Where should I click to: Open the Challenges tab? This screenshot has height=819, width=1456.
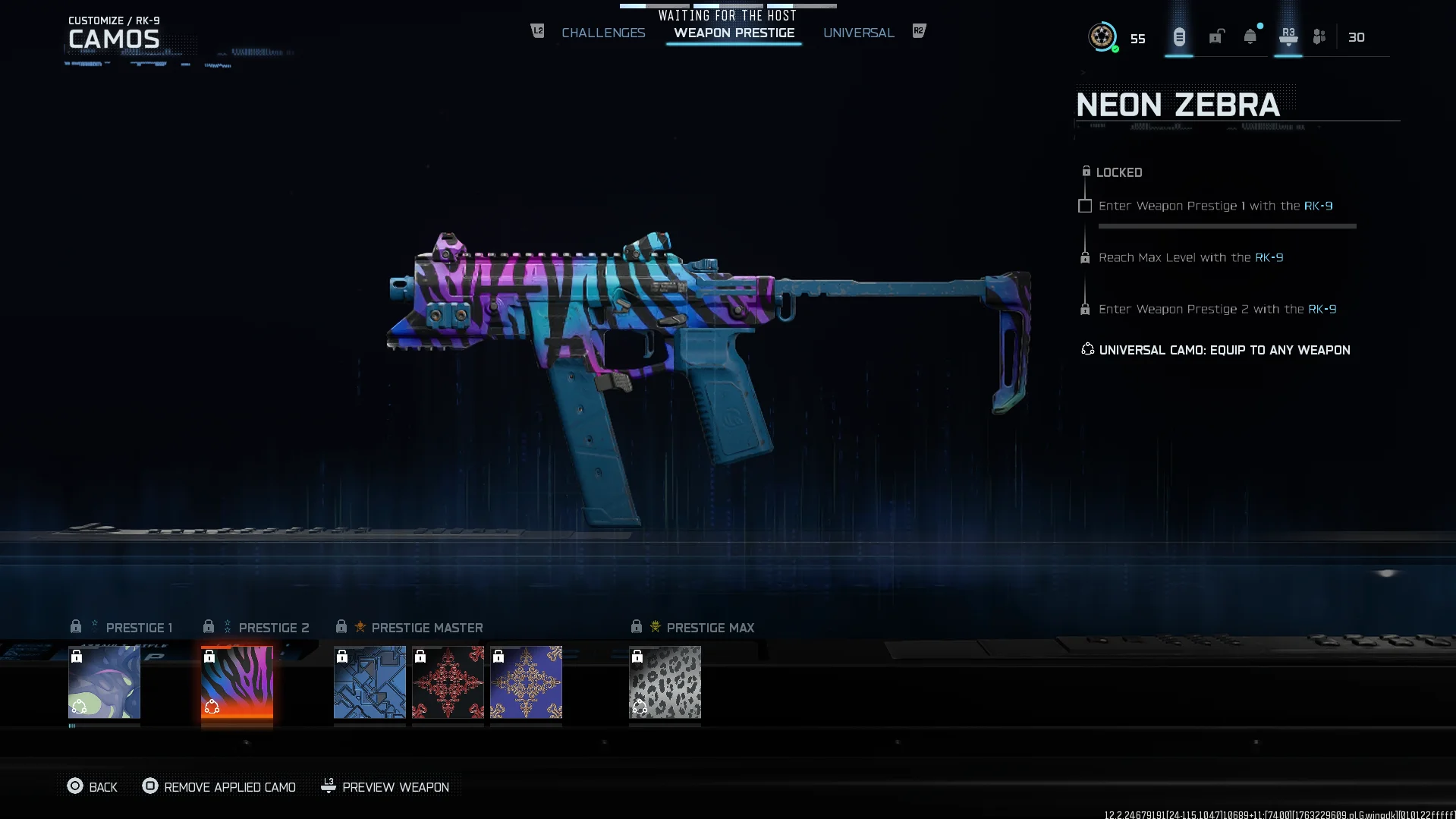tap(603, 33)
